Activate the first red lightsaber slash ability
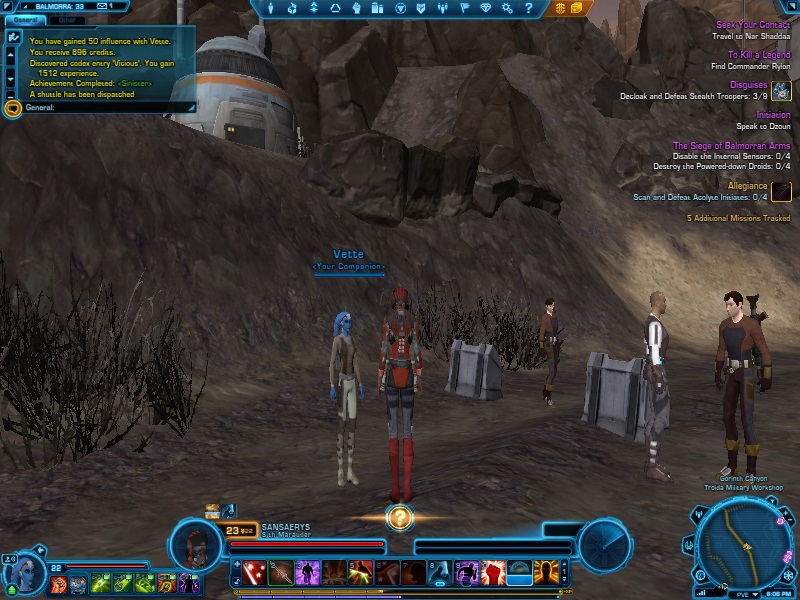Screen dimensions: 800x600 click(254, 573)
